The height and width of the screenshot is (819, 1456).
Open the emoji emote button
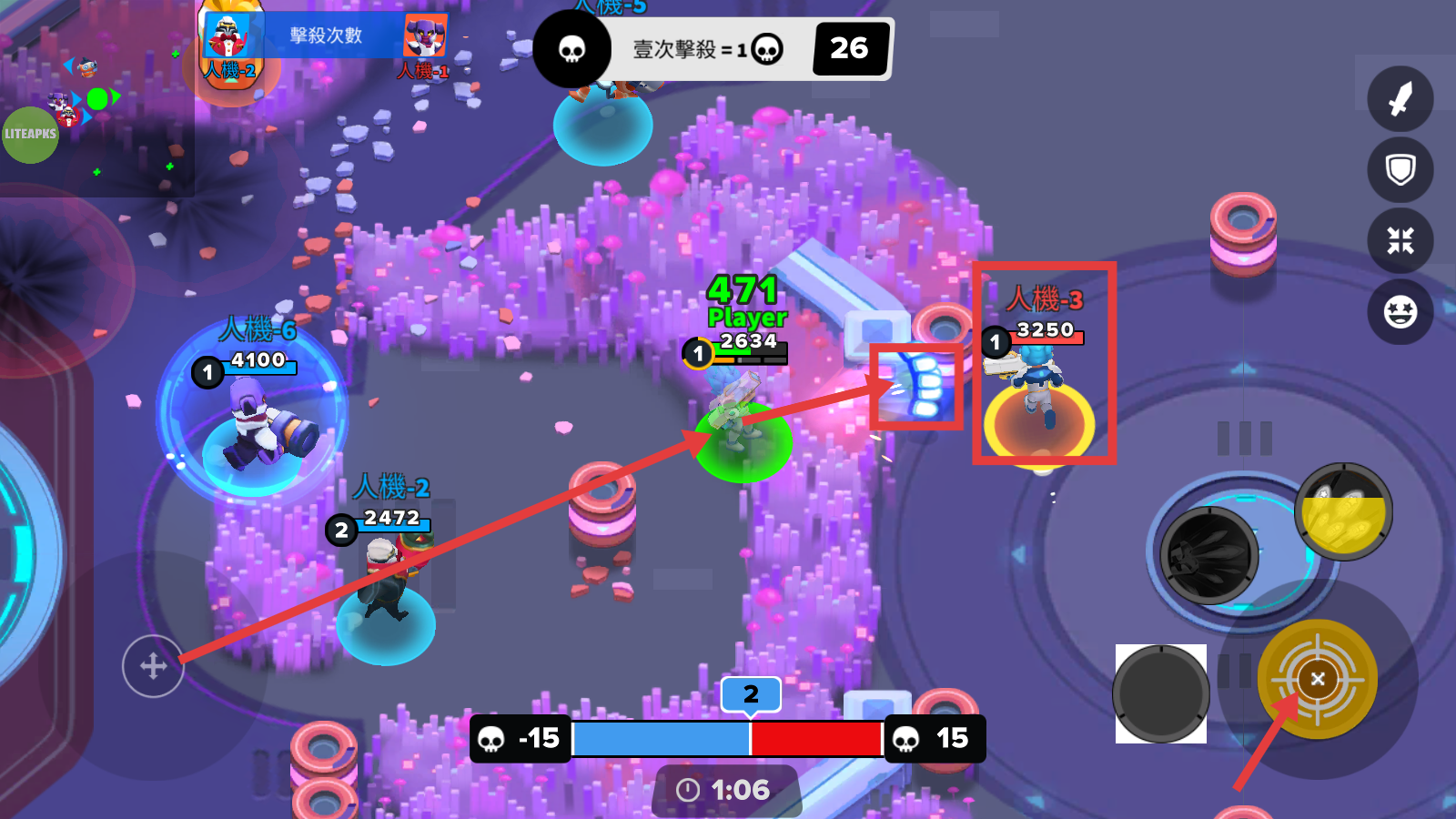click(1400, 311)
